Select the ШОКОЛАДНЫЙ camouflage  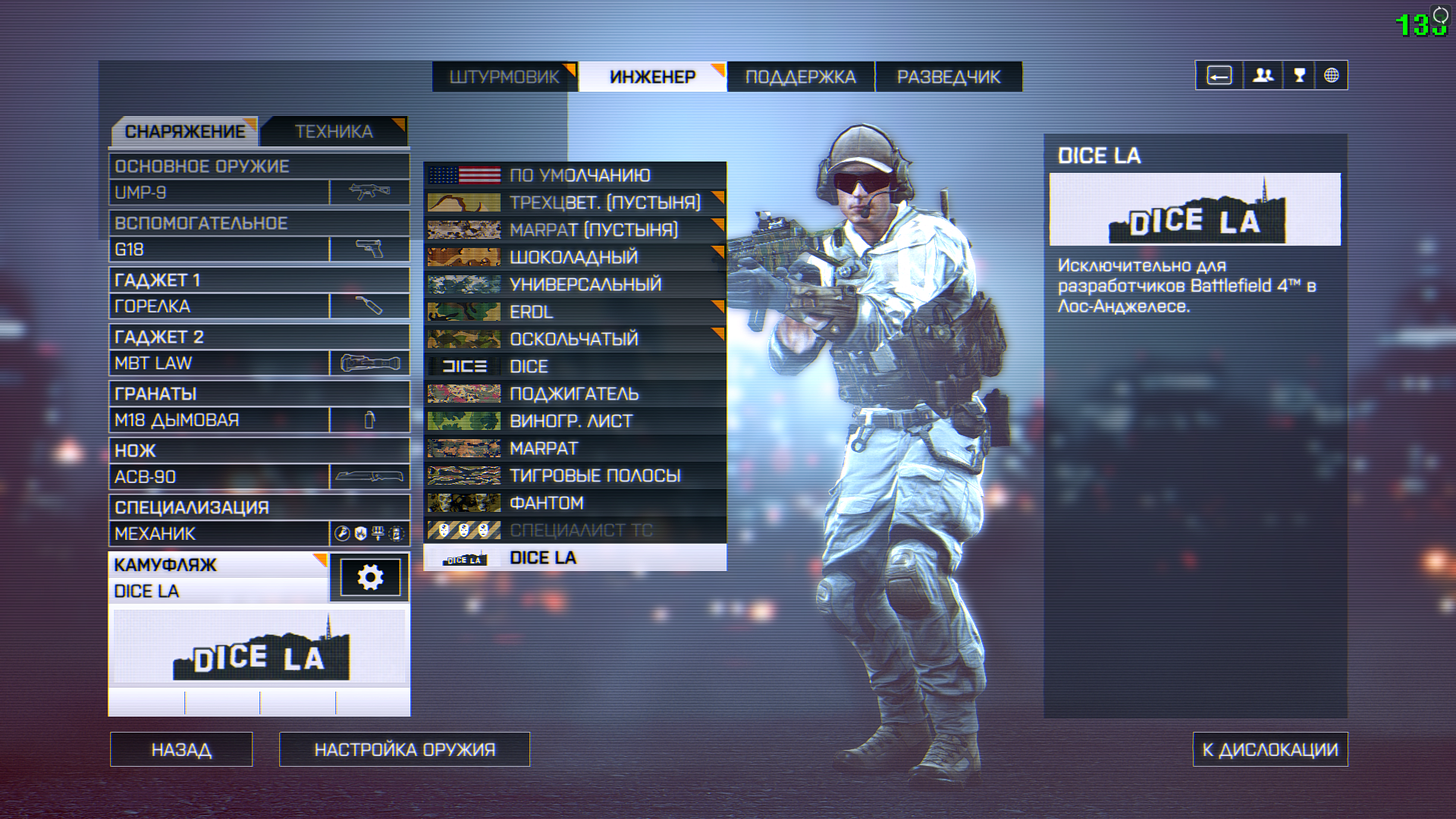click(574, 257)
